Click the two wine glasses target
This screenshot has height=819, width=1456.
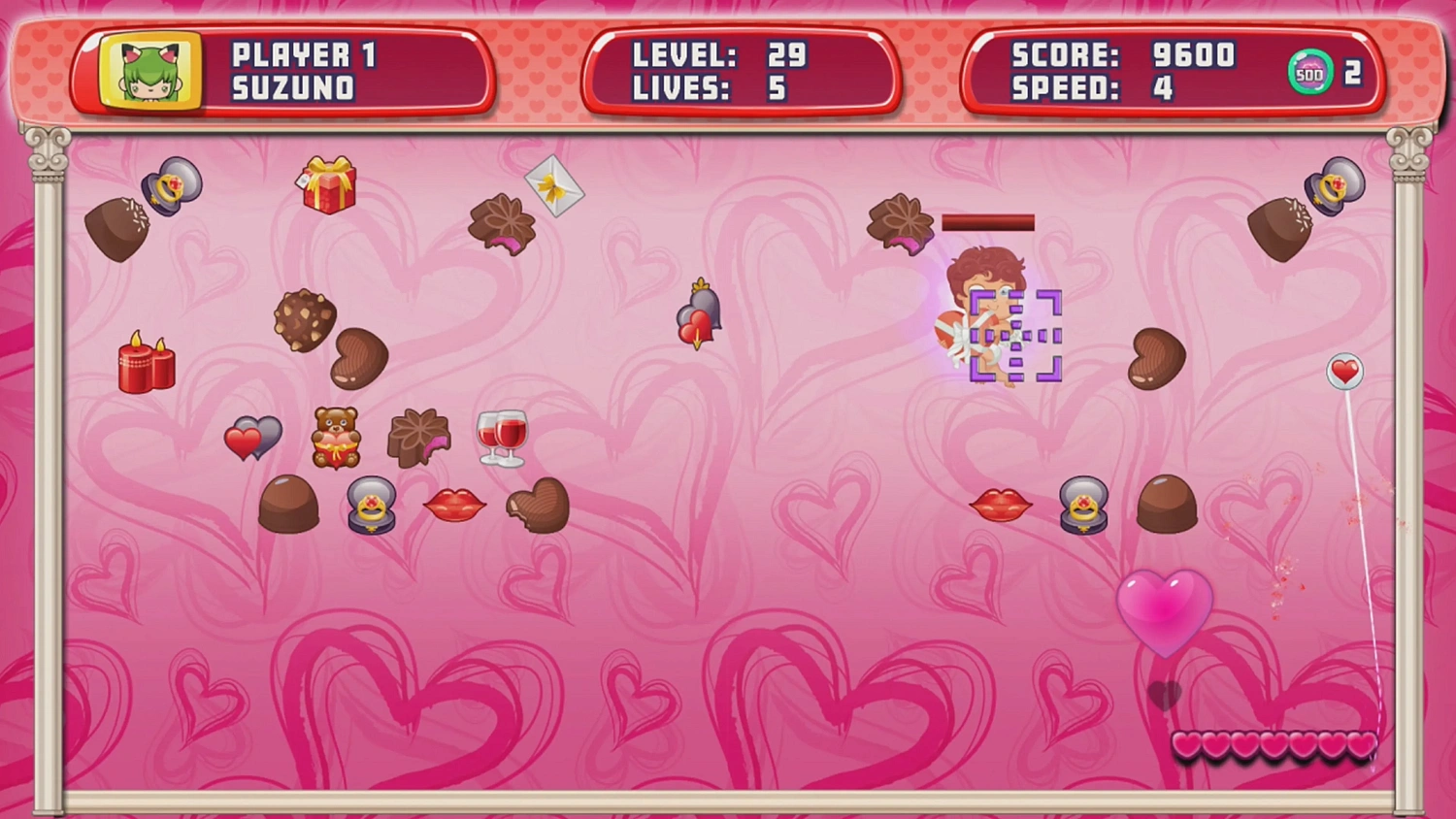click(x=501, y=435)
